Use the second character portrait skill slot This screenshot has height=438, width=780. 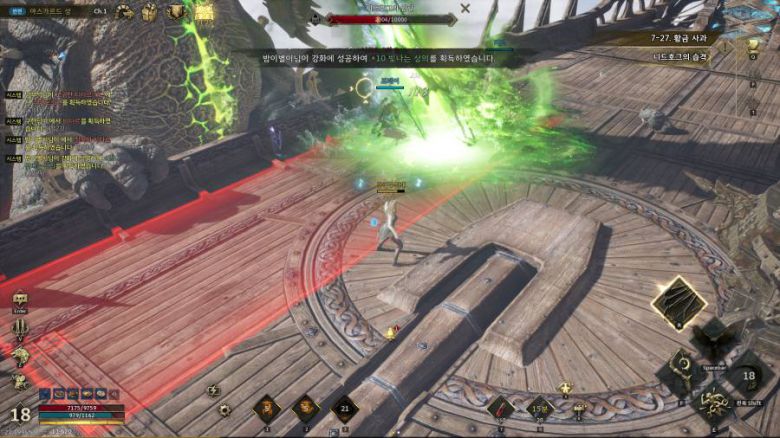[305, 408]
